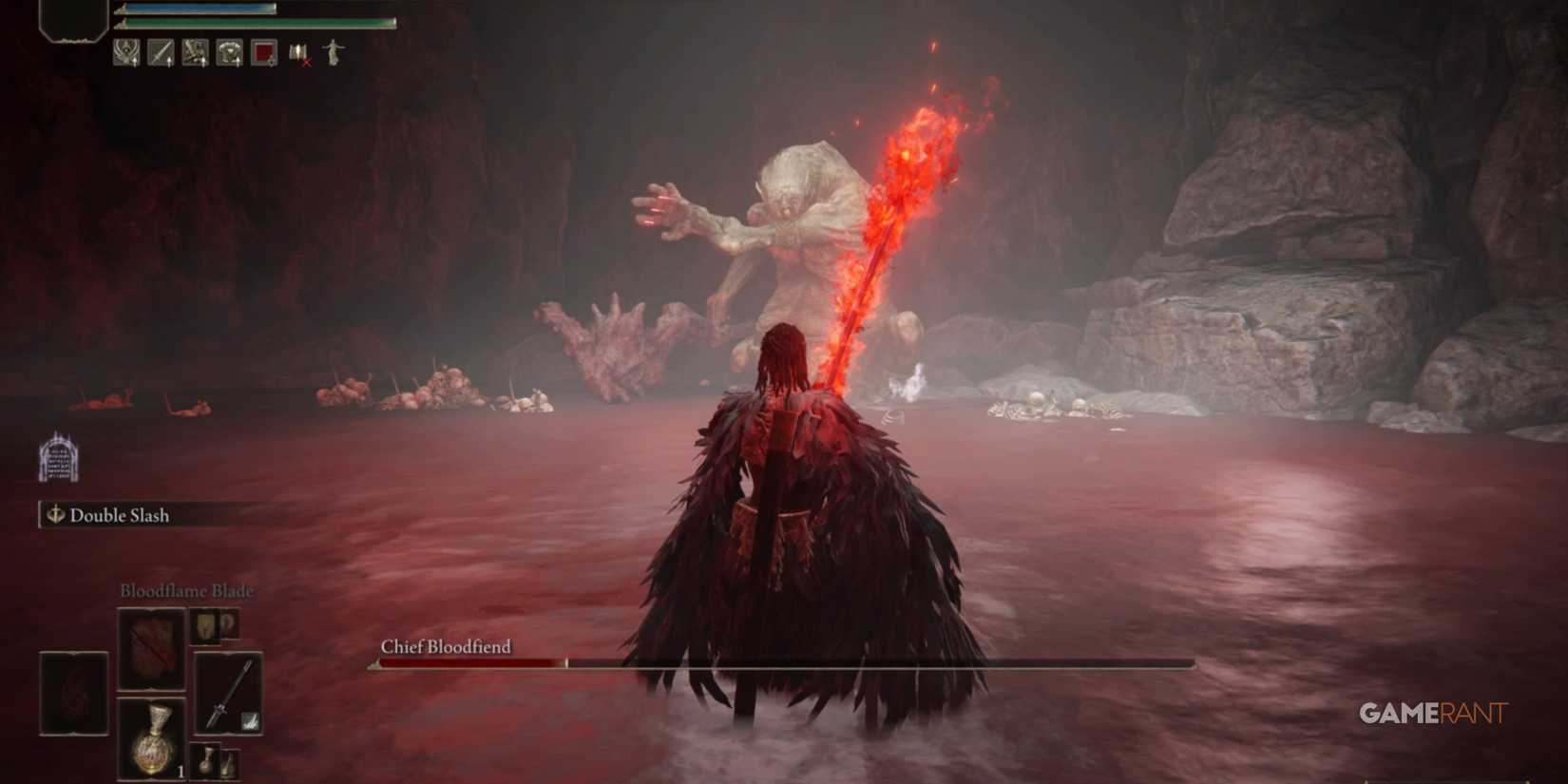The height and width of the screenshot is (784, 1568).
Task: Click the standing figure buff icon
Action: pos(332,52)
